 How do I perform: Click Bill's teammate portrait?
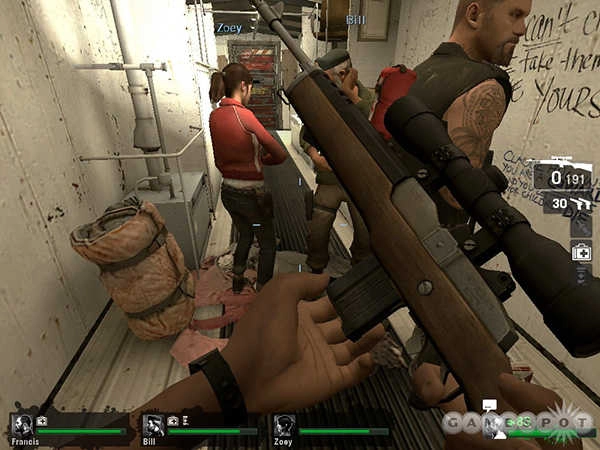click(x=153, y=424)
